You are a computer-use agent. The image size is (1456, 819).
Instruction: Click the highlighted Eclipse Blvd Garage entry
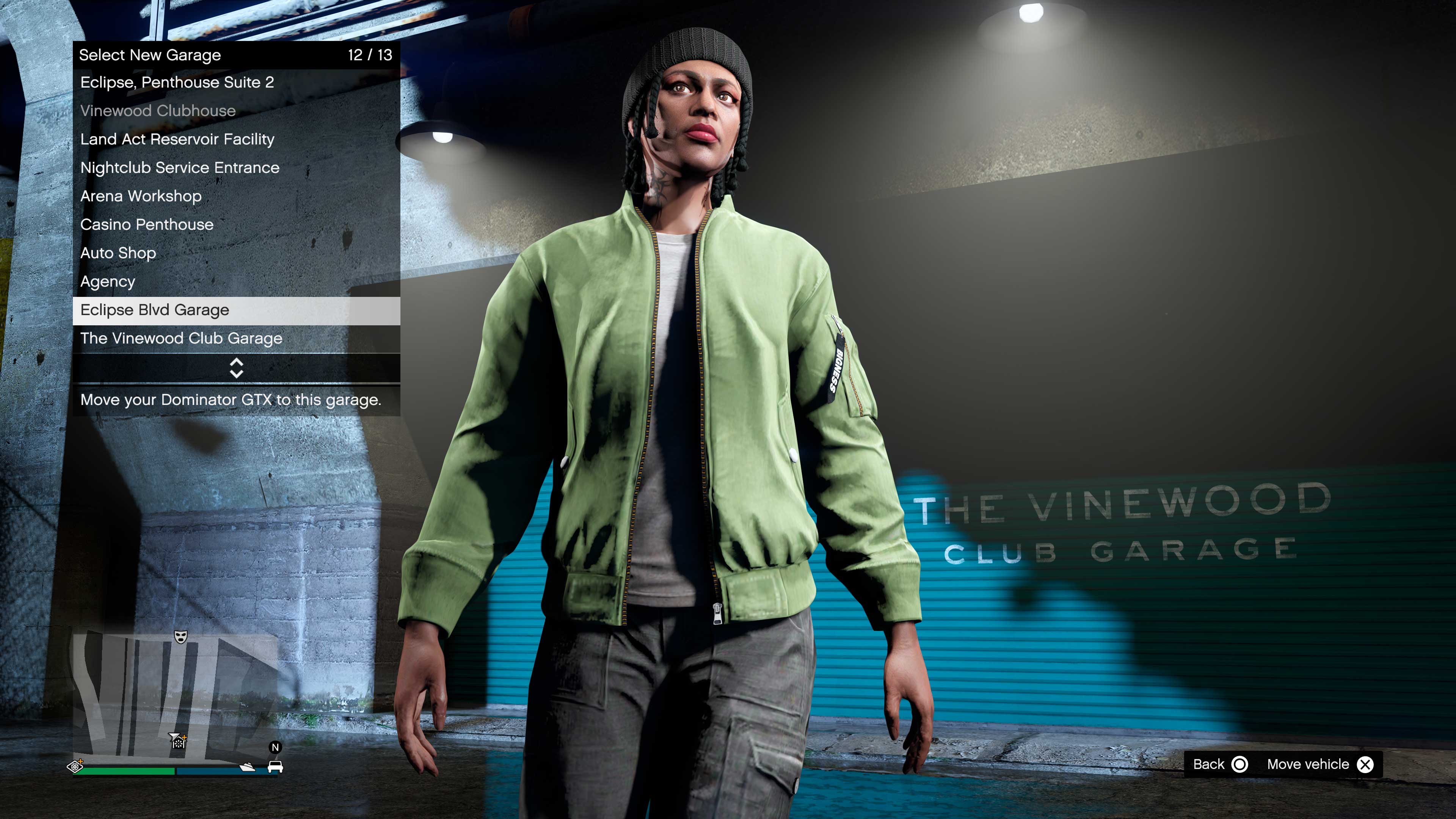click(x=154, y=310)
